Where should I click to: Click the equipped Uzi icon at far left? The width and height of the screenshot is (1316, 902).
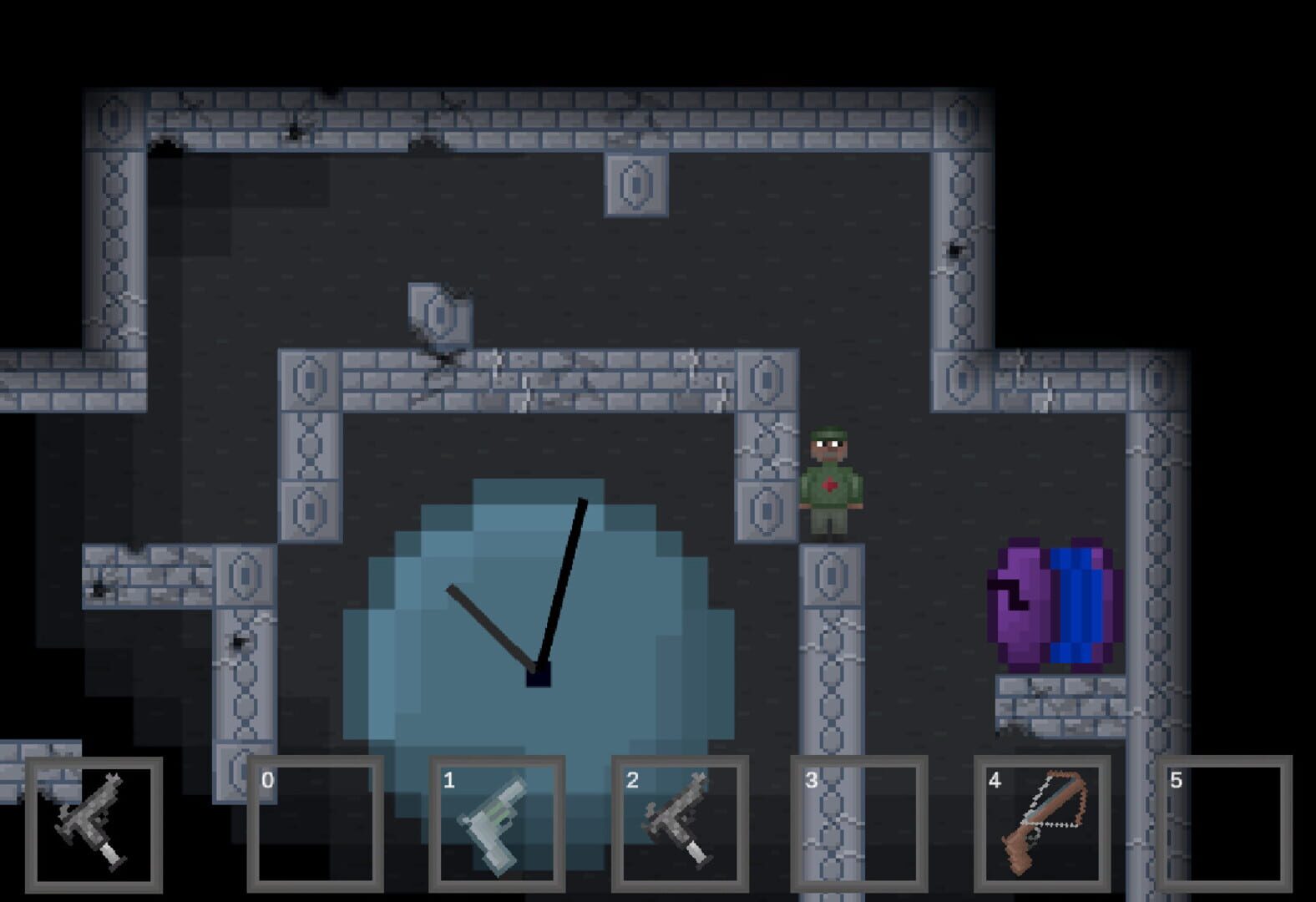click(92, 823)
